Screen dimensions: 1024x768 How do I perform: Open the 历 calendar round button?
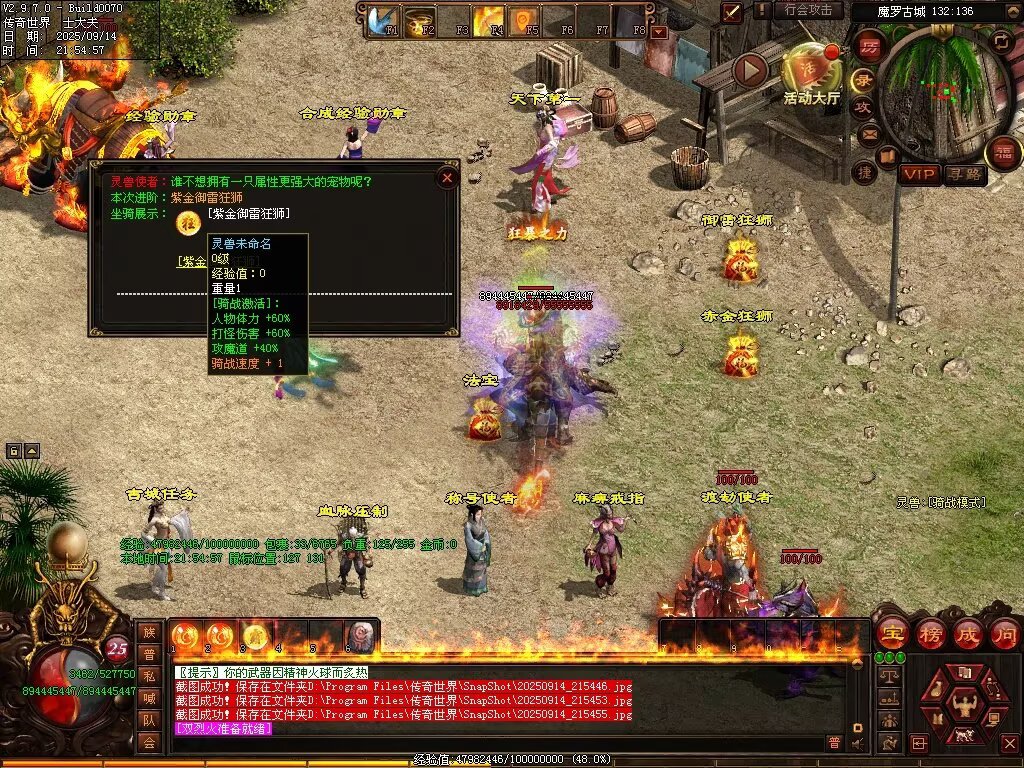868,46
